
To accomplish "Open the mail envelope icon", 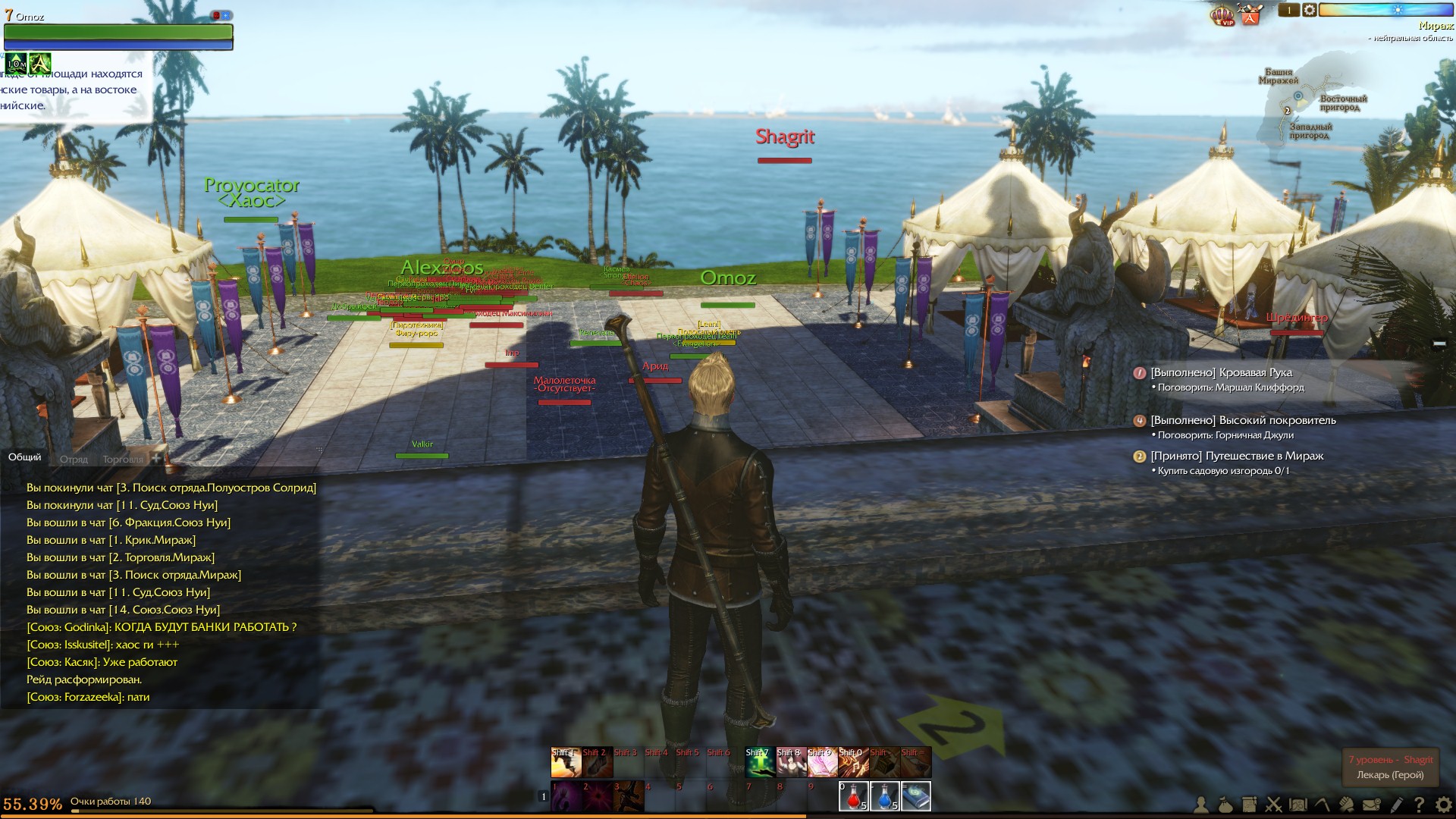I will (x=1371, y=805).
